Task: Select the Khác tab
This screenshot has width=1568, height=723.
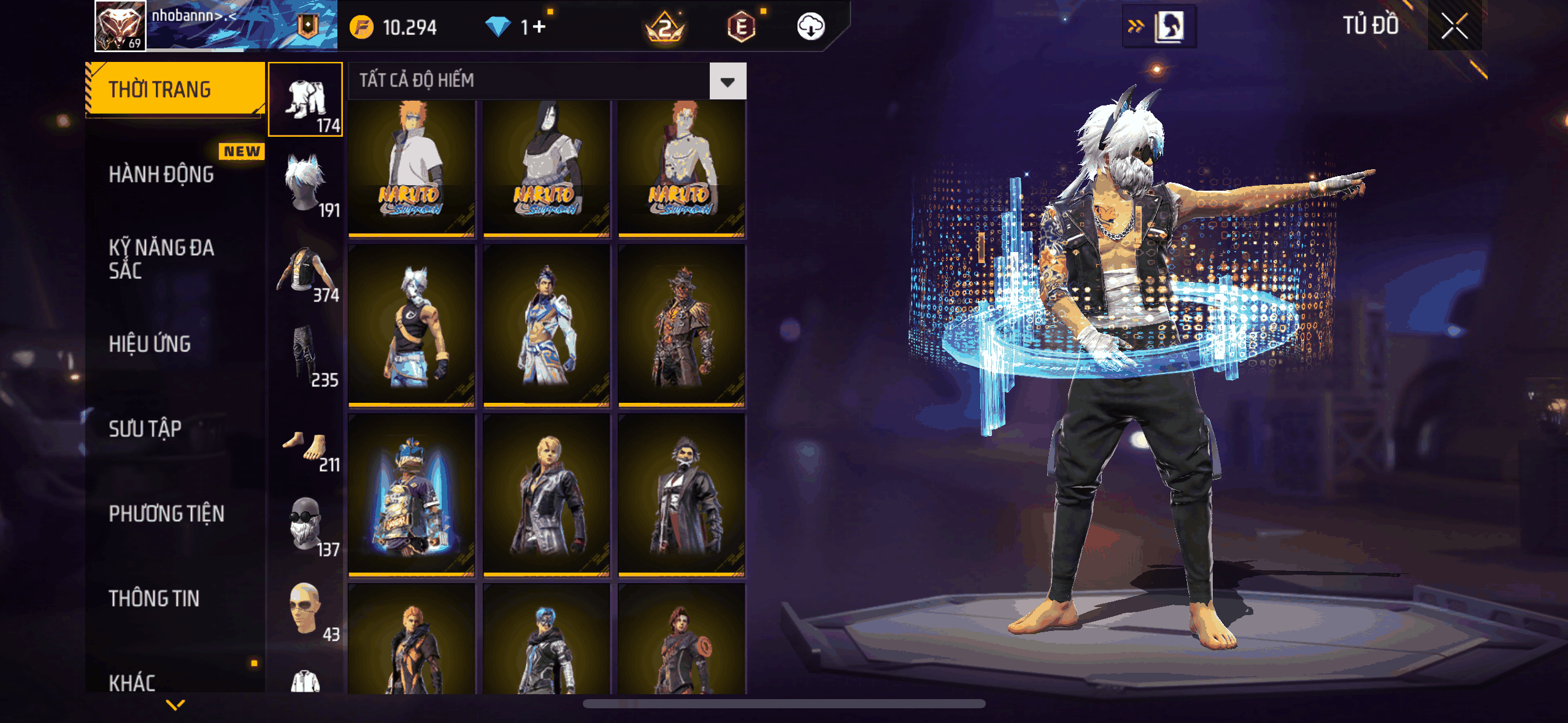Action: (133, 682)
